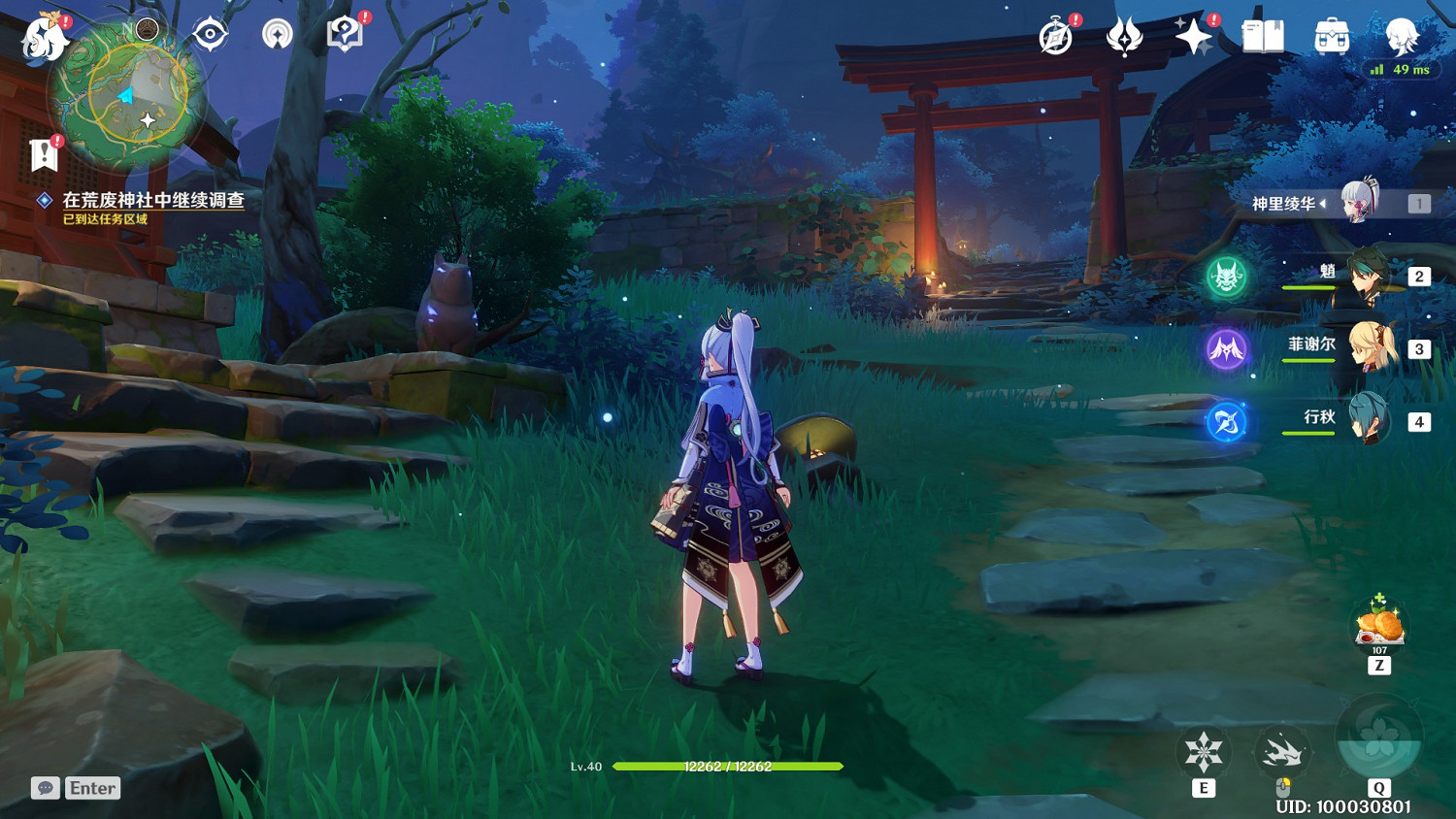
Task: Select Fischl's purple burst indicator
Action: click(1227, 349)
